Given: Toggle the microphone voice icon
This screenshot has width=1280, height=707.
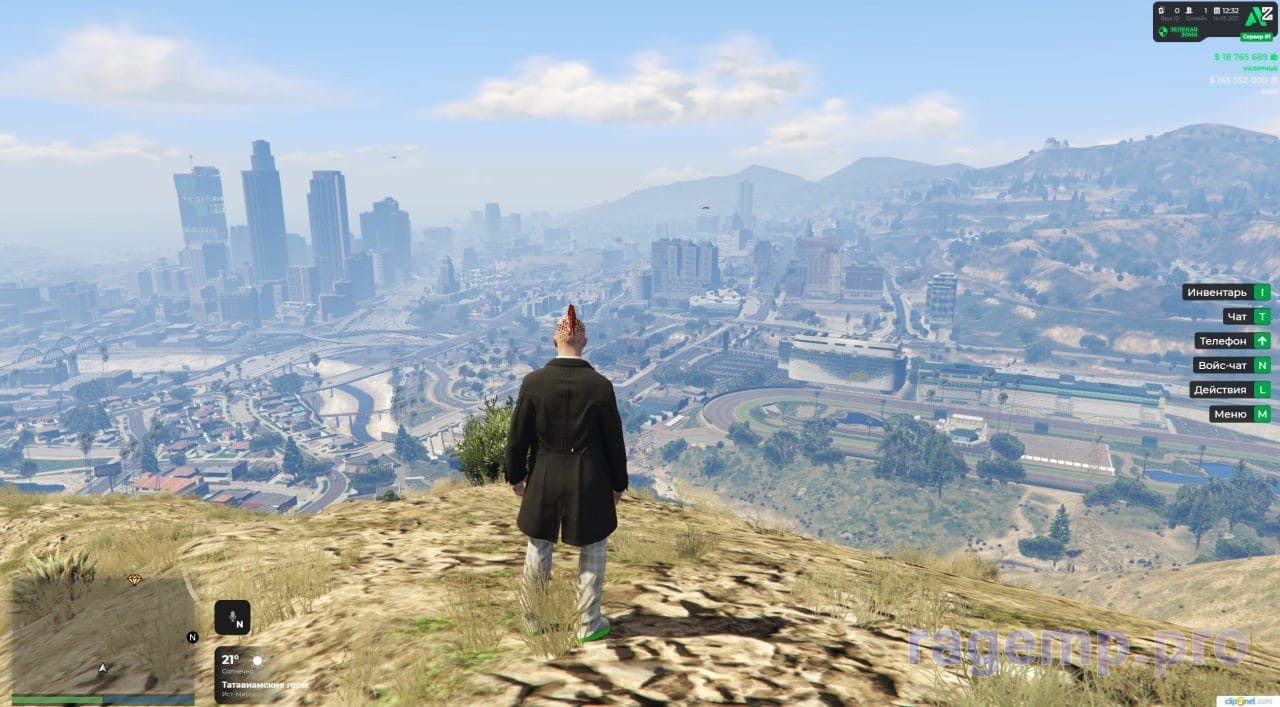Looking at the screenshot, I should tap(232, 618).
